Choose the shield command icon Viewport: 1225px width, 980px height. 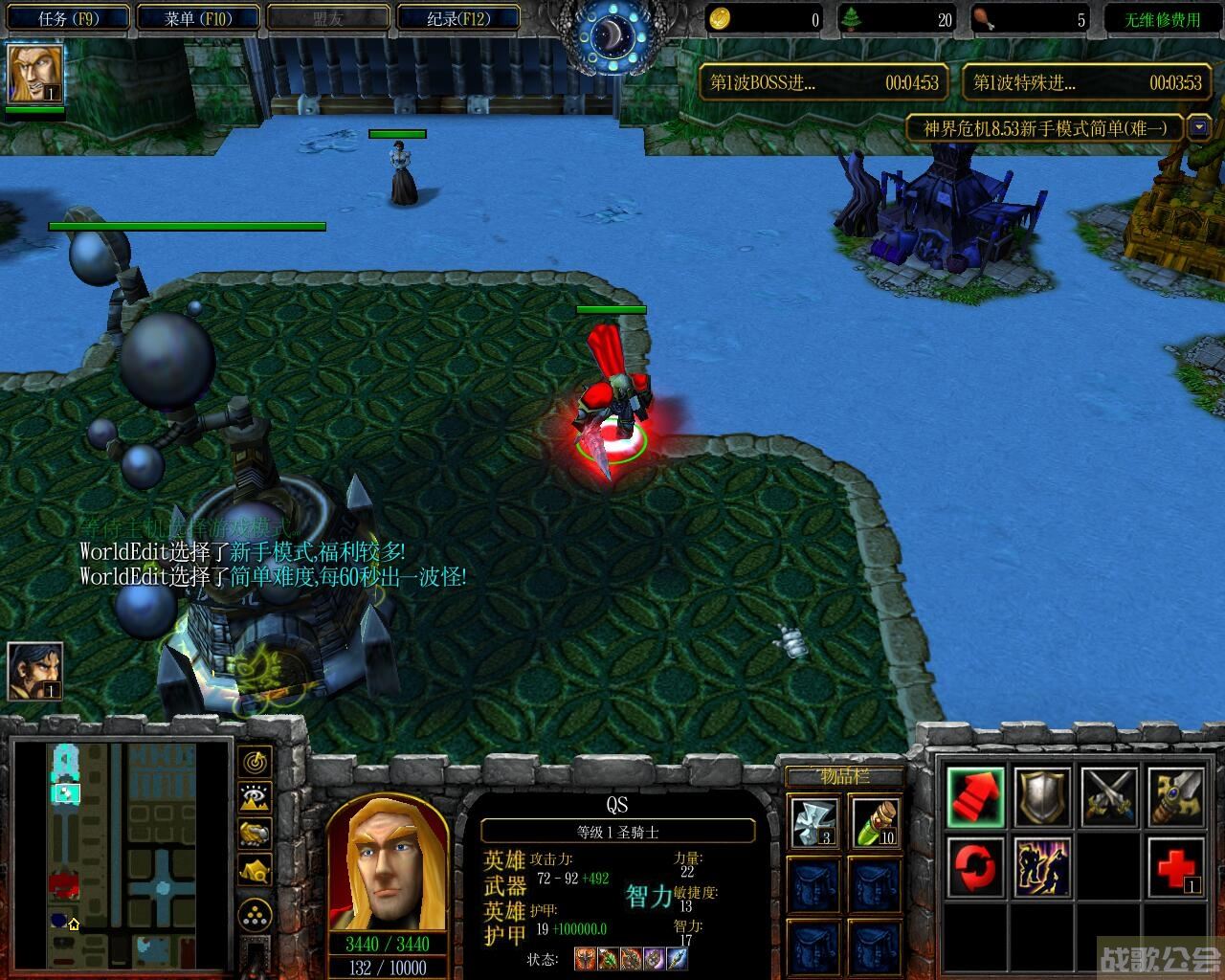(1042, 797)
